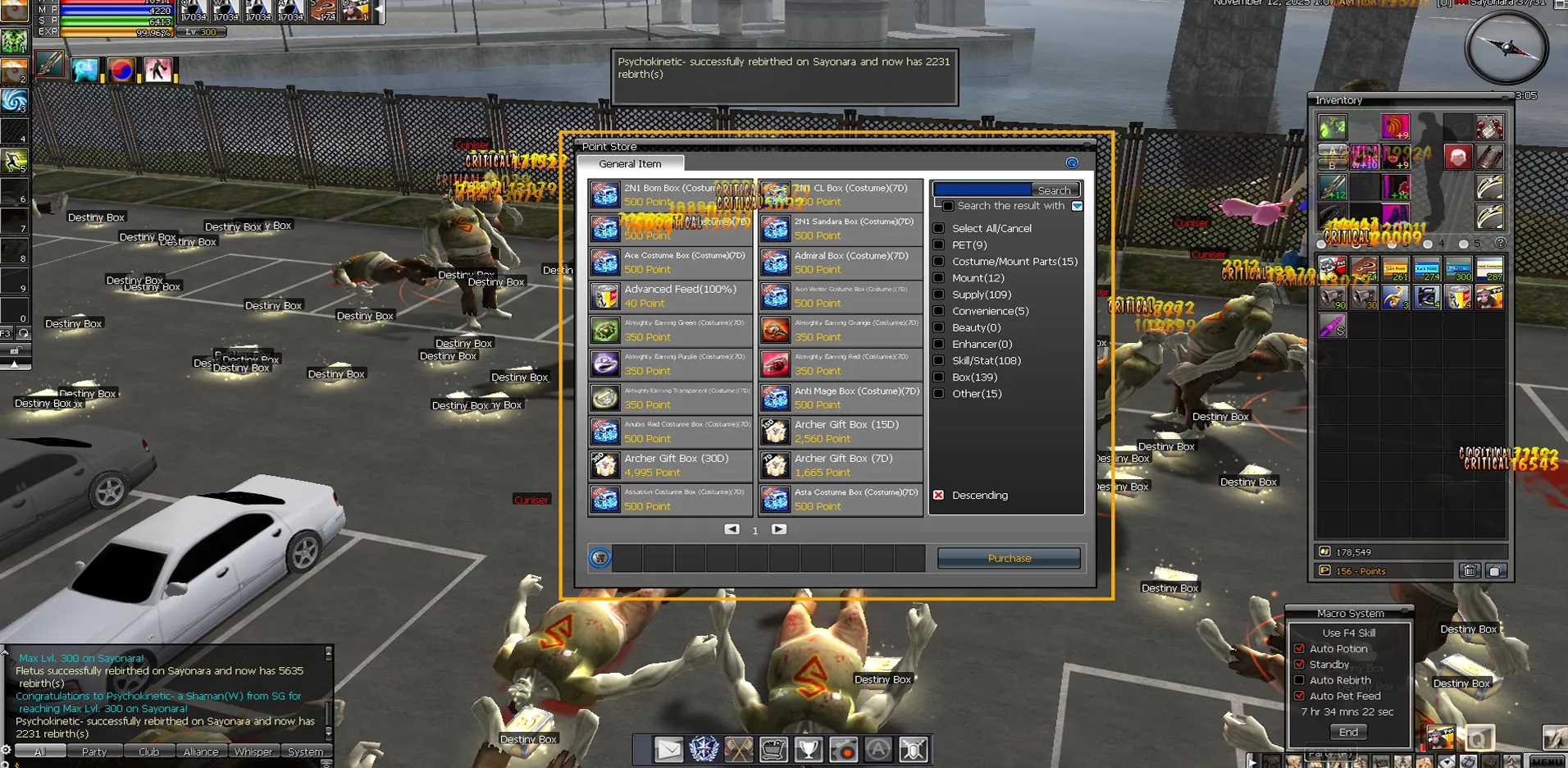Viewport: 1568px width, 768px height.
Task: Click the compass minimap
Action: pyautogui.click(x=1506, y=48)
